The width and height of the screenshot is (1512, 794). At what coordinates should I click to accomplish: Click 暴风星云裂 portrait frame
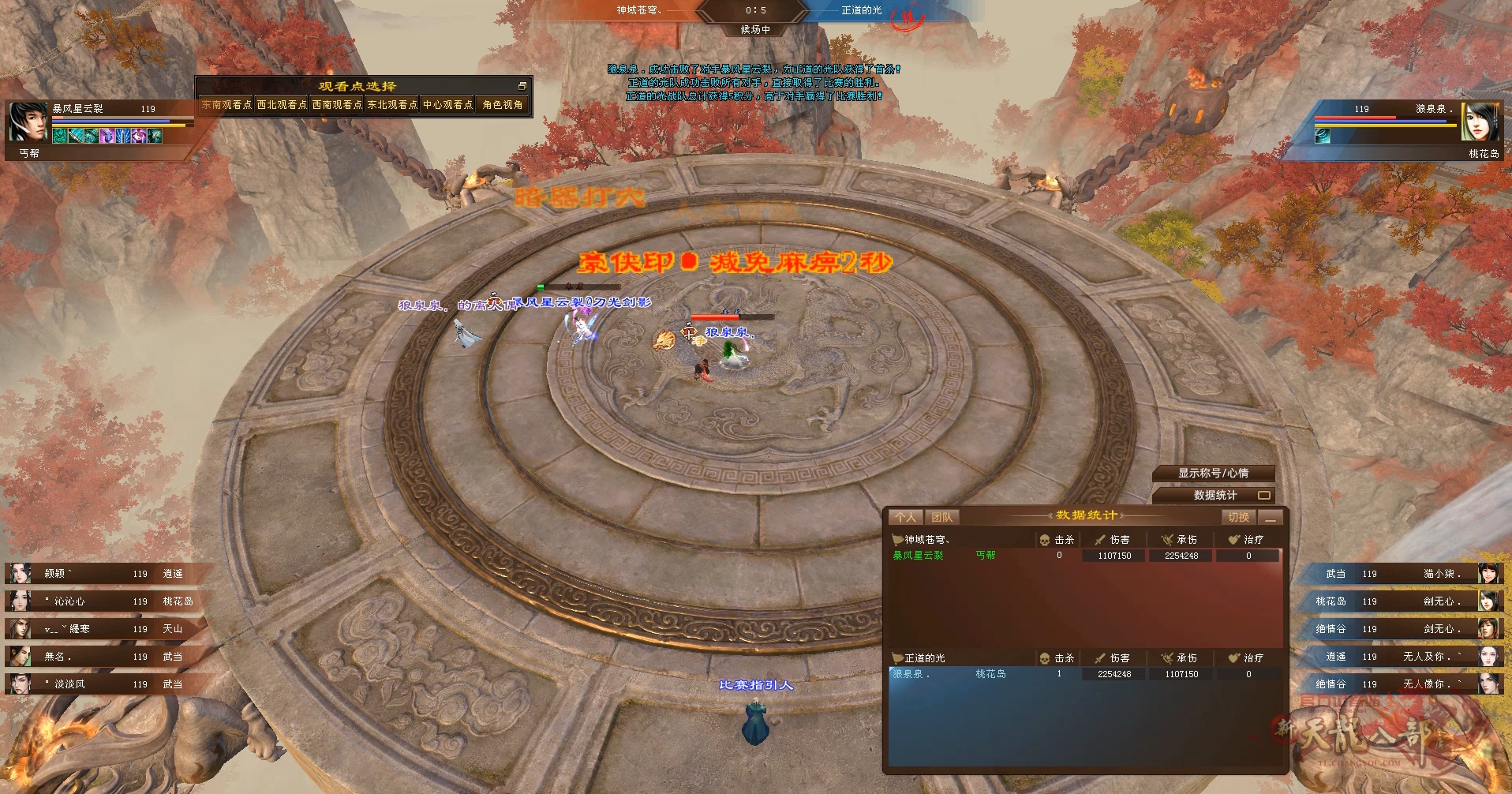tap(28, 122)
